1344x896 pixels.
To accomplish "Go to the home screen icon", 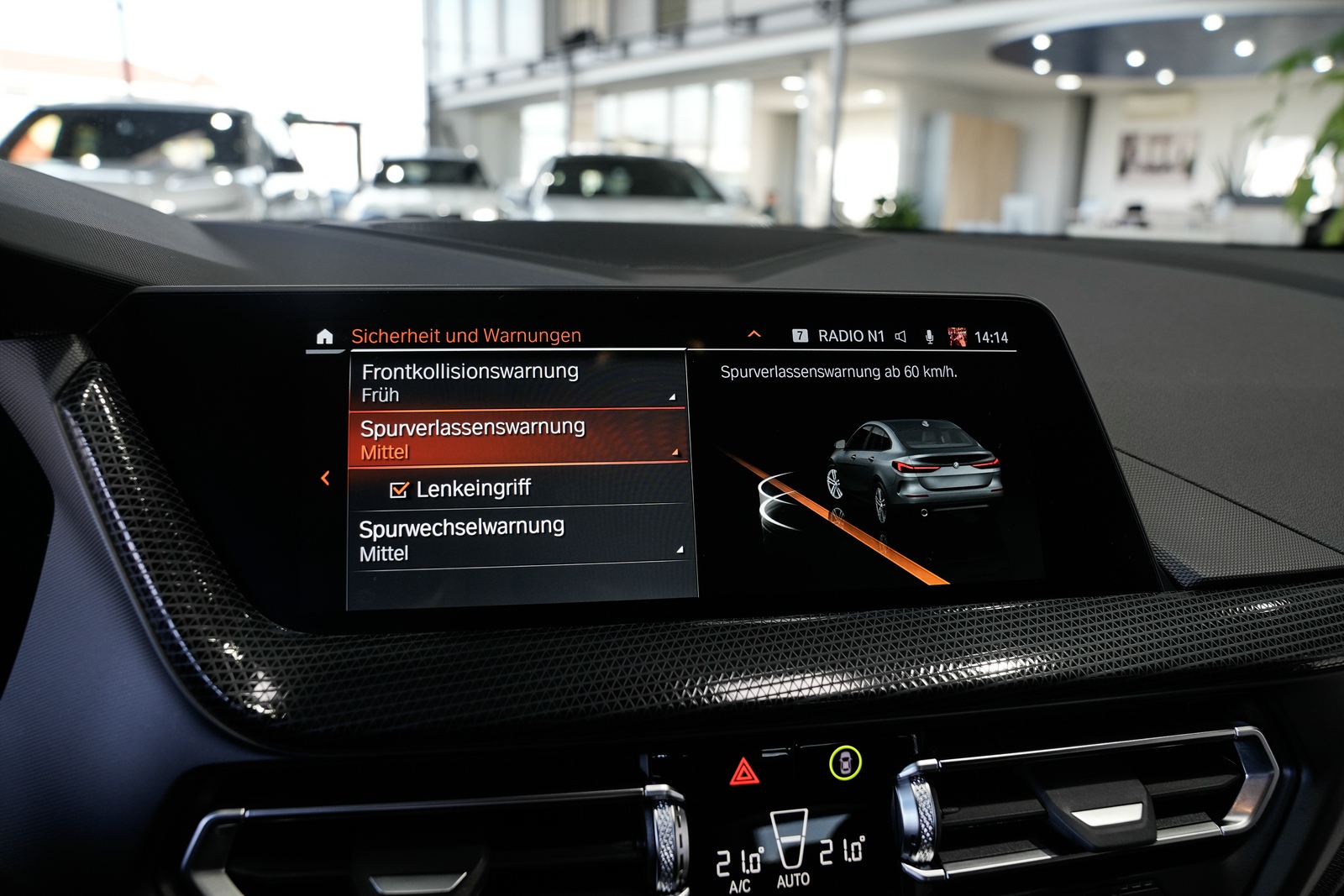I will click(325, 337).
